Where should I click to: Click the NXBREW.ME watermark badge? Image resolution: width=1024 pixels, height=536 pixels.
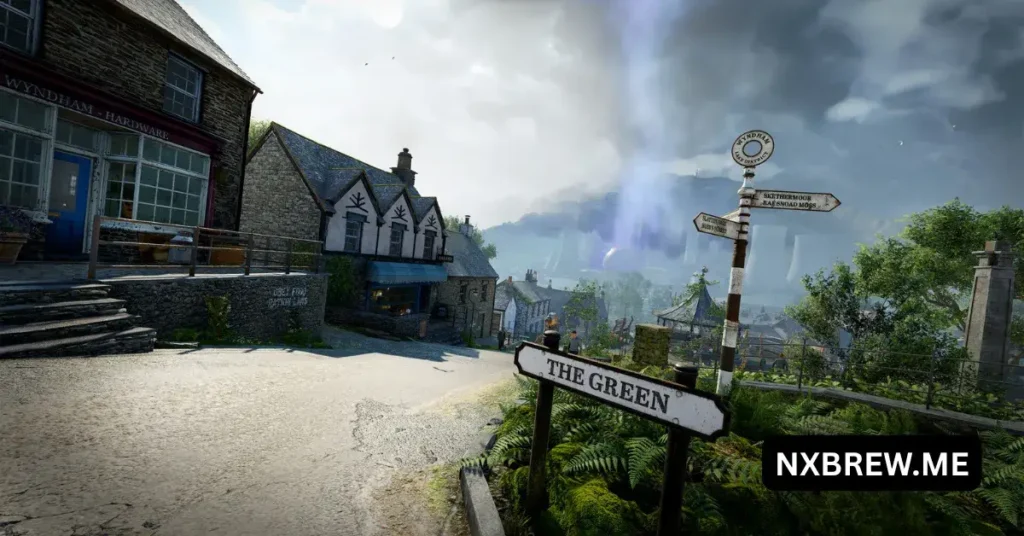[871, 462]
